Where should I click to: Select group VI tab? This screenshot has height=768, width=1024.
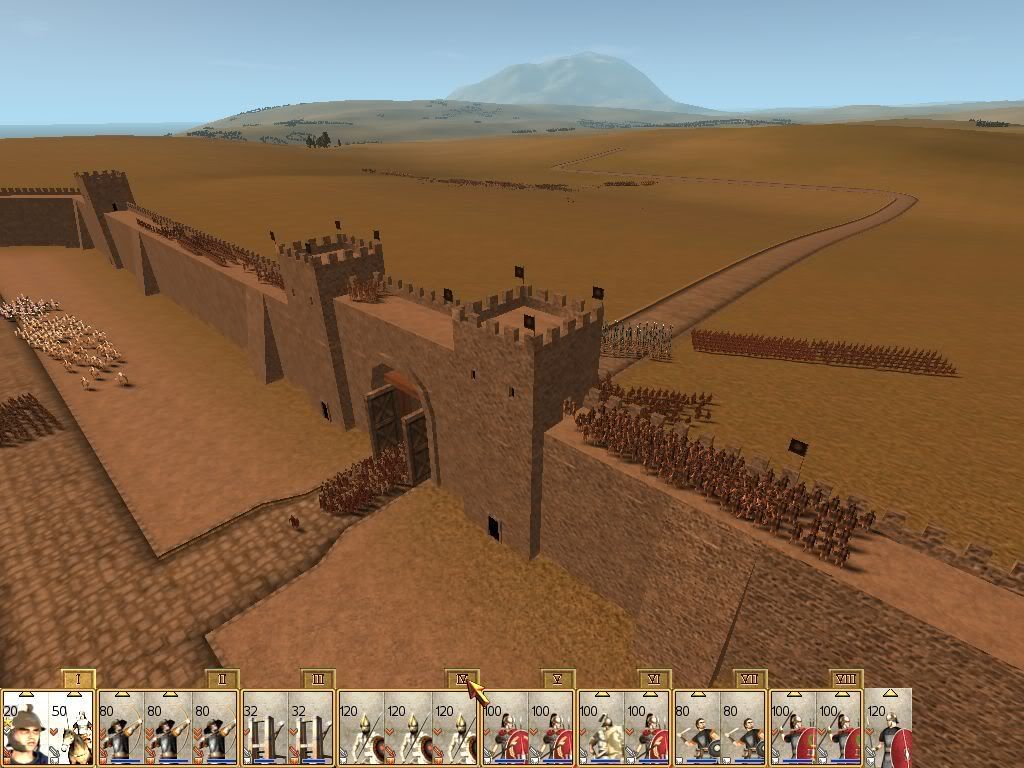[x=653, y=680]
